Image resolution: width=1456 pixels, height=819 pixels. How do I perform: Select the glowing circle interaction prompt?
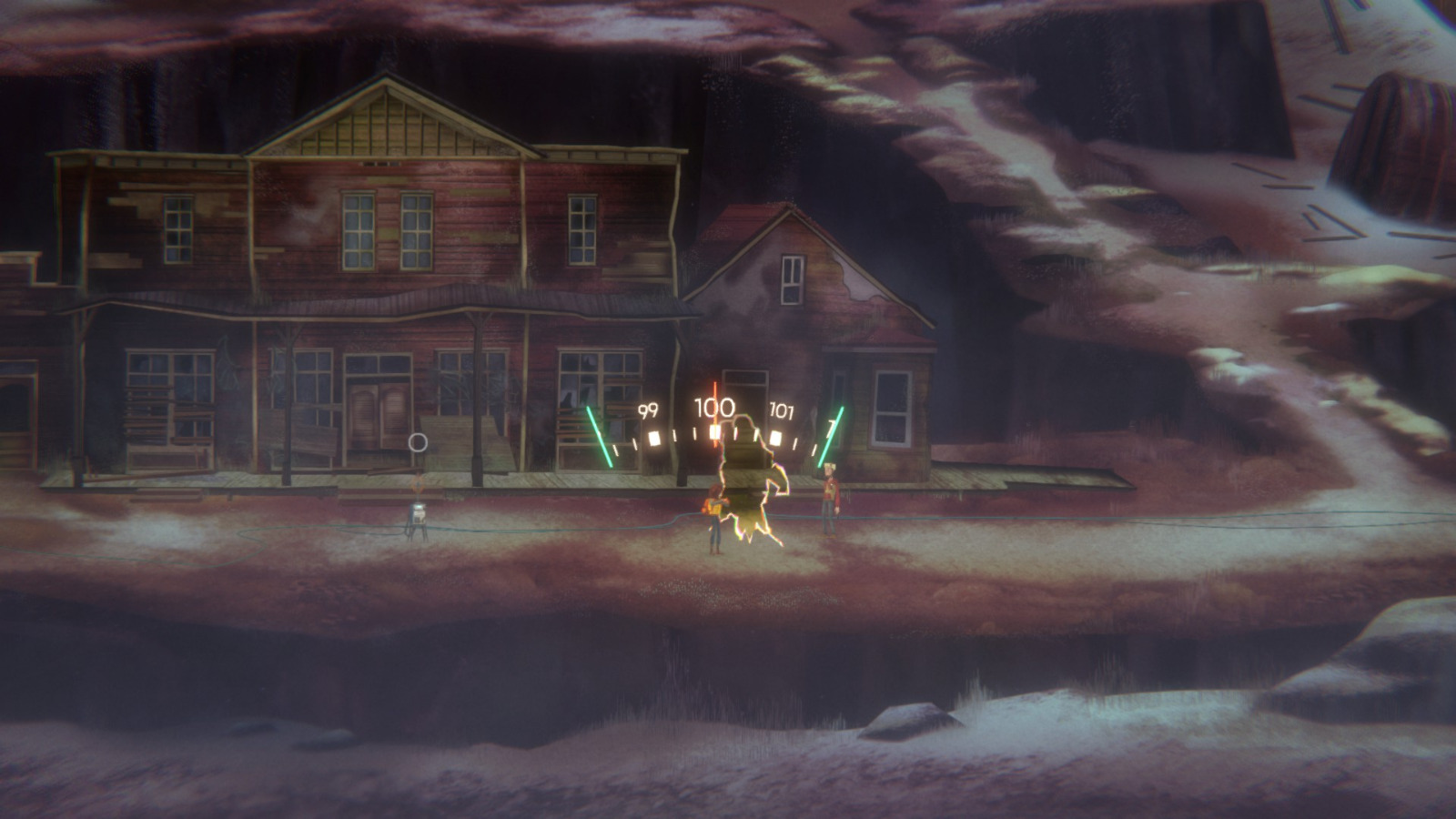419,440
